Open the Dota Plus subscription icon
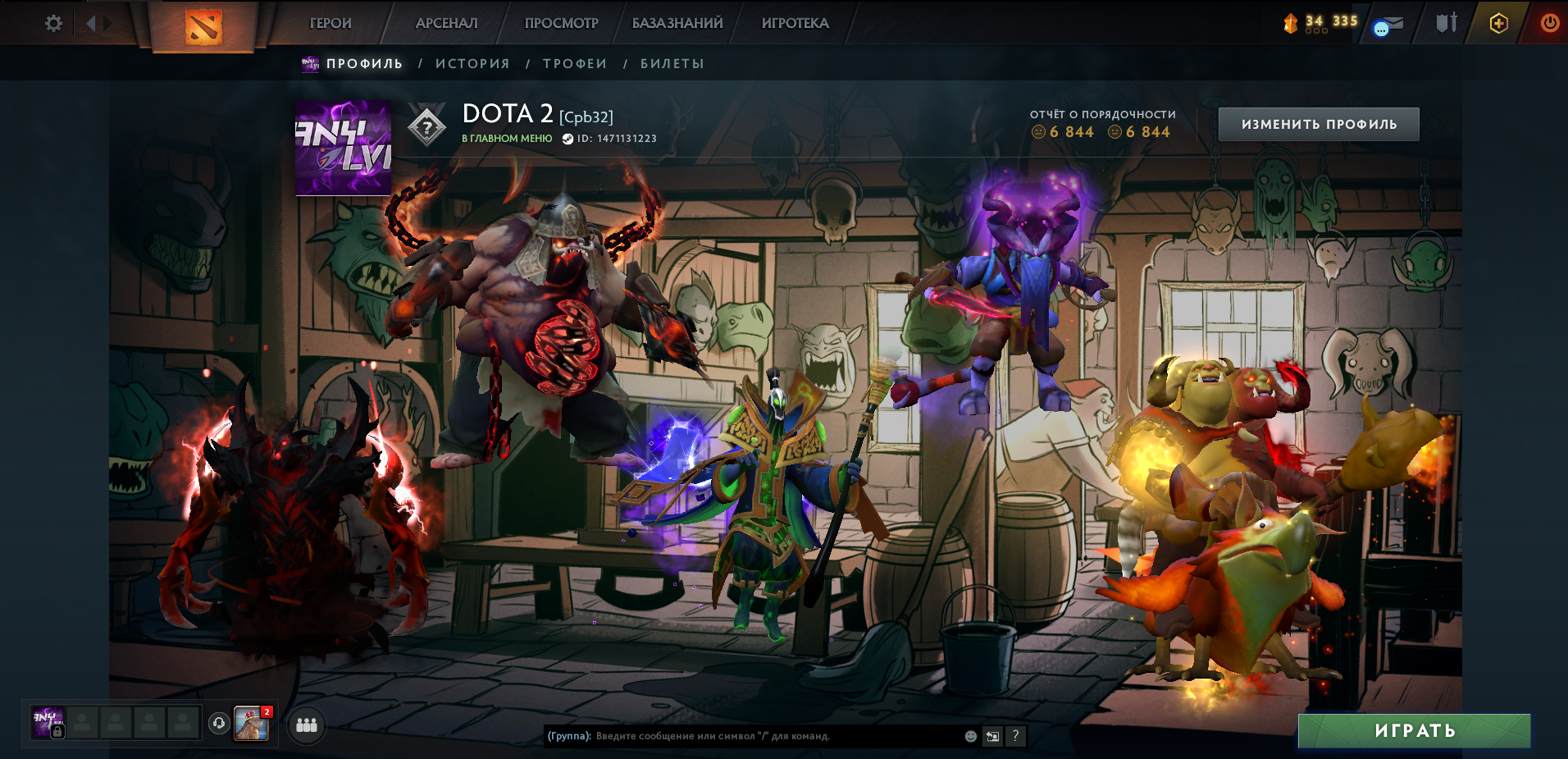Screen dimensions: 1568x759 click(1497, 23)
